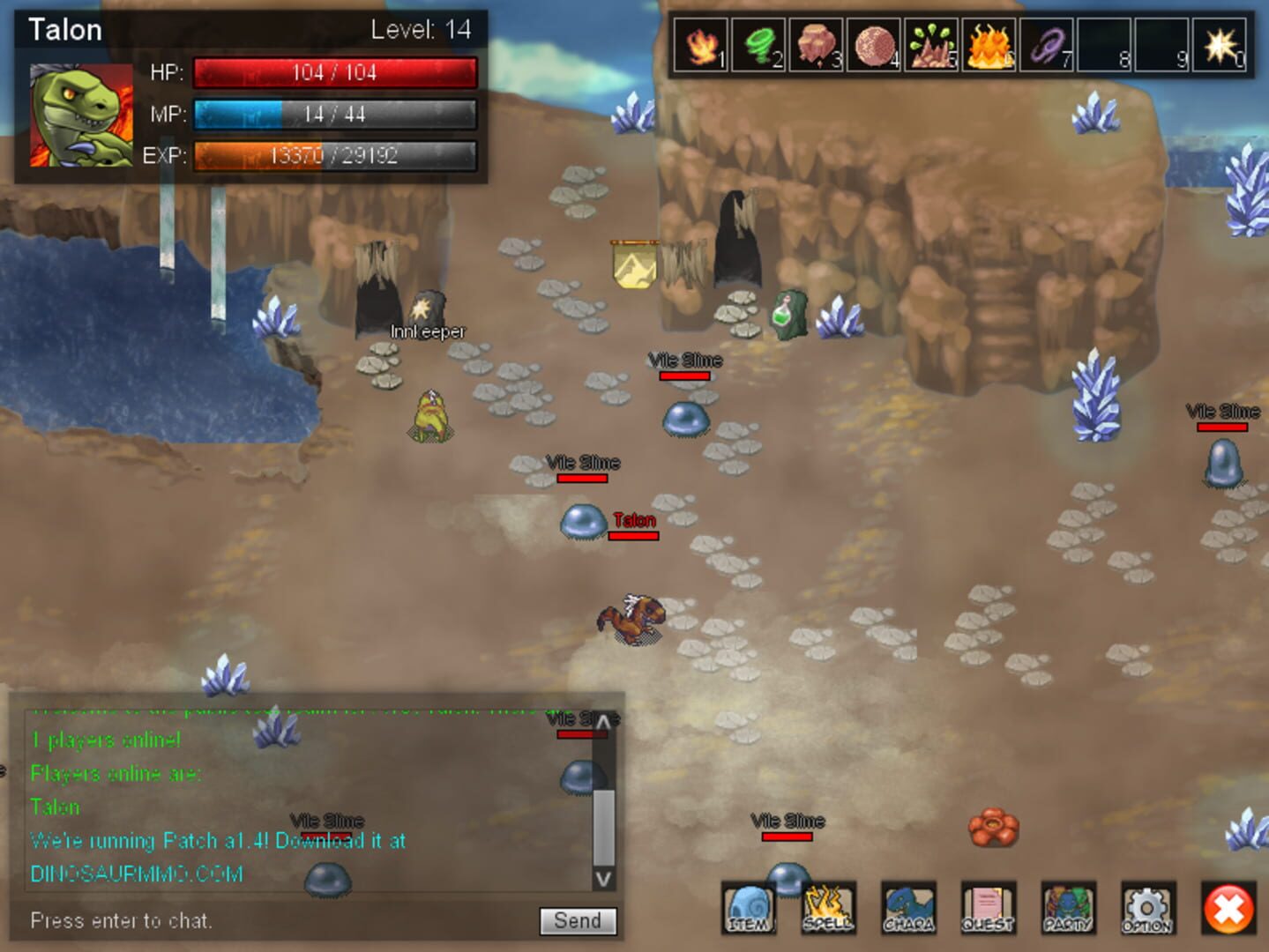Open the Quest log

988,908
